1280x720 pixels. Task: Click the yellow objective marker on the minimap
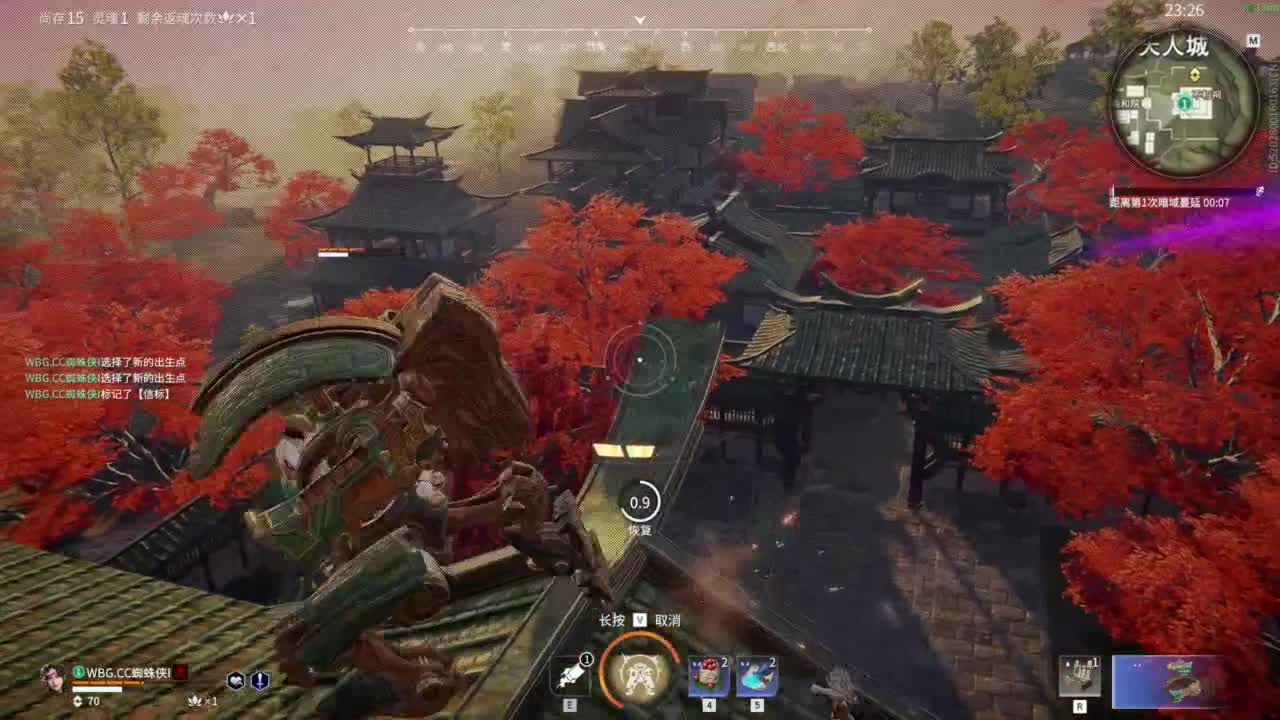click(x=1196, y=73)
